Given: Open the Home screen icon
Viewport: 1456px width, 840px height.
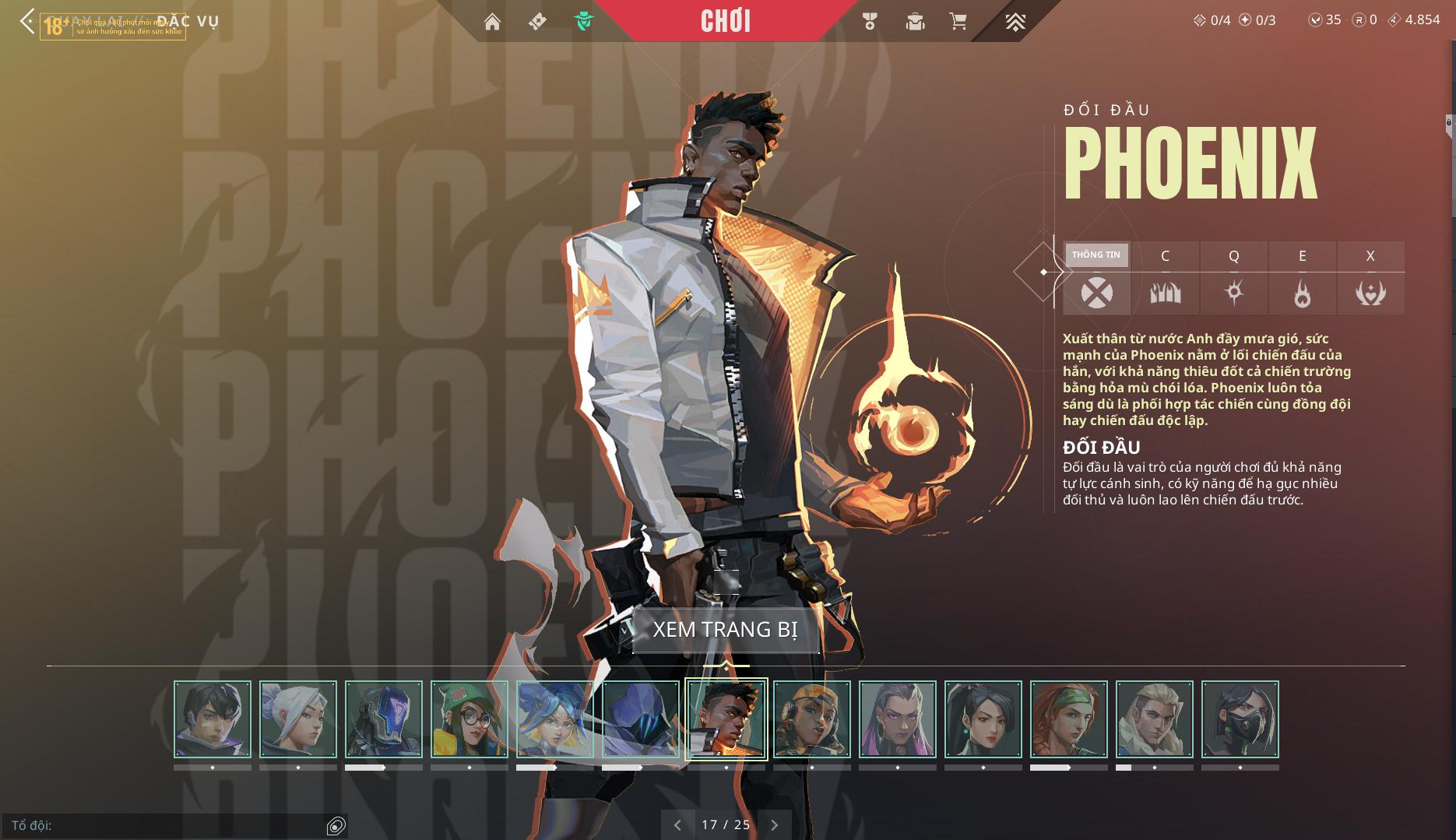Looking at the screenshot, I should click(x=492, y=22).
